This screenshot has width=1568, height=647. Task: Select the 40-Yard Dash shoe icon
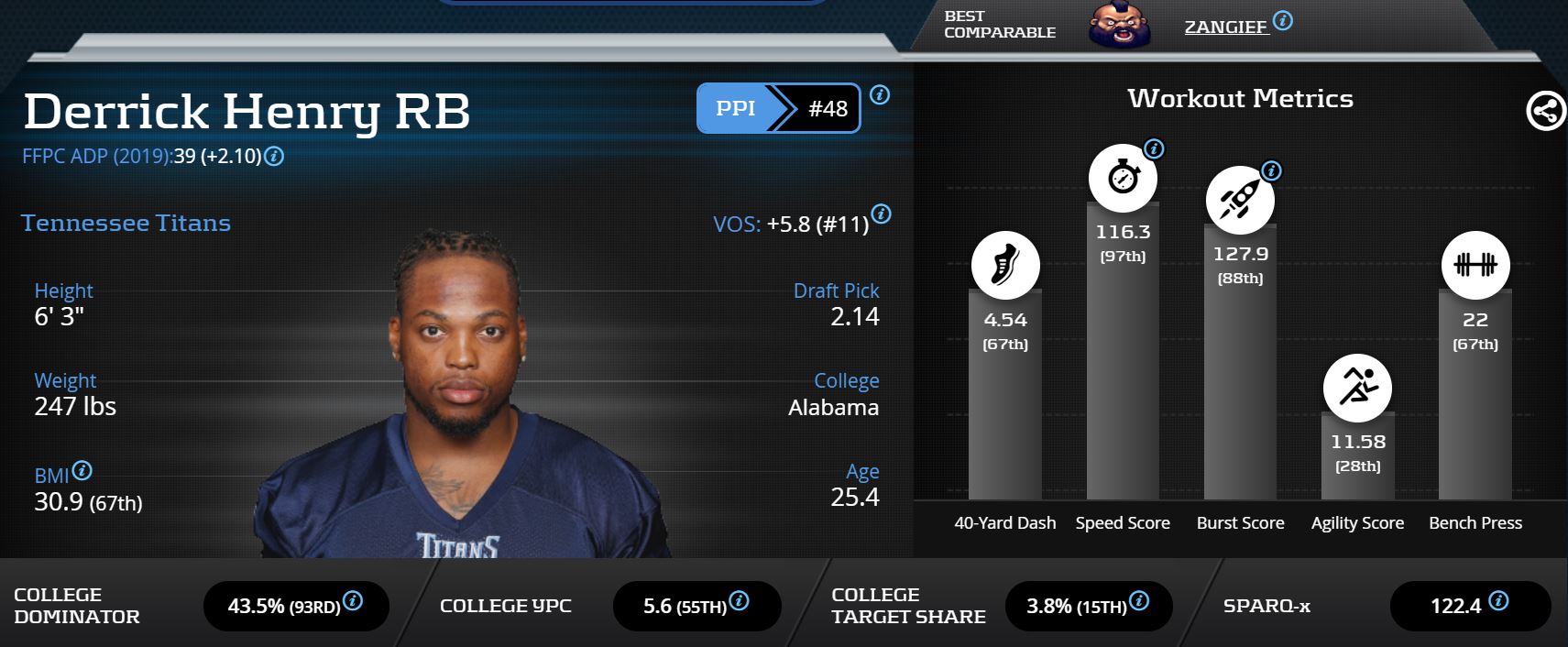tap(1005, 265)
